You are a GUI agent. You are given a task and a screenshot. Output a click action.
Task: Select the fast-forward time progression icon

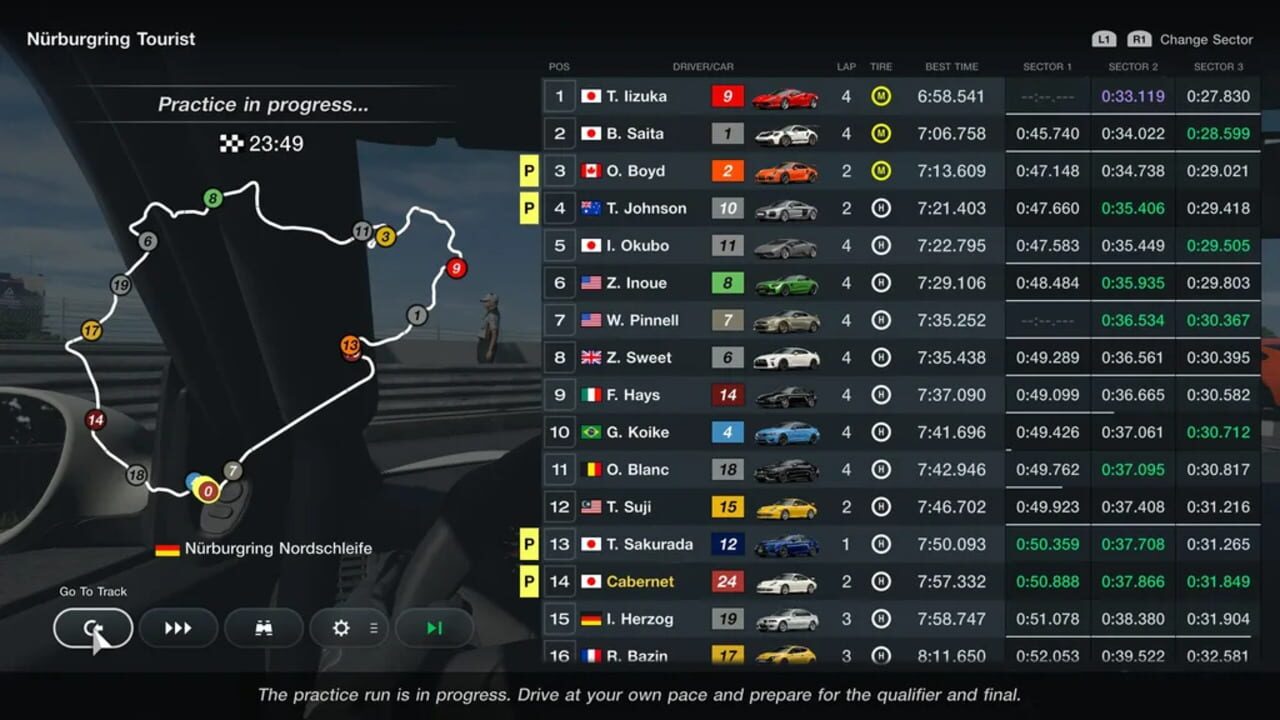[x=179, y=628]
